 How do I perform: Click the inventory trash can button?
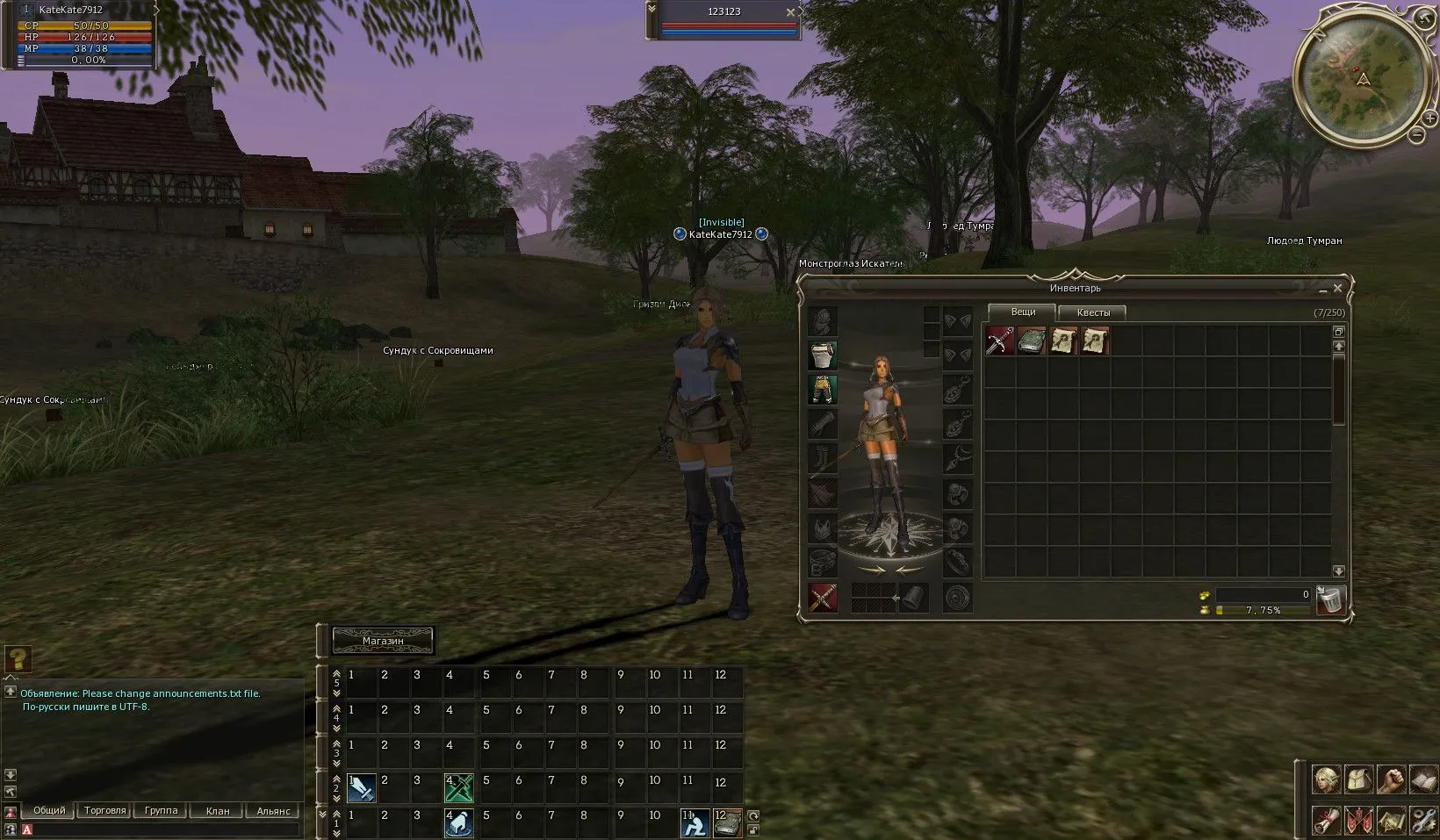click(x=1331, y=599)
